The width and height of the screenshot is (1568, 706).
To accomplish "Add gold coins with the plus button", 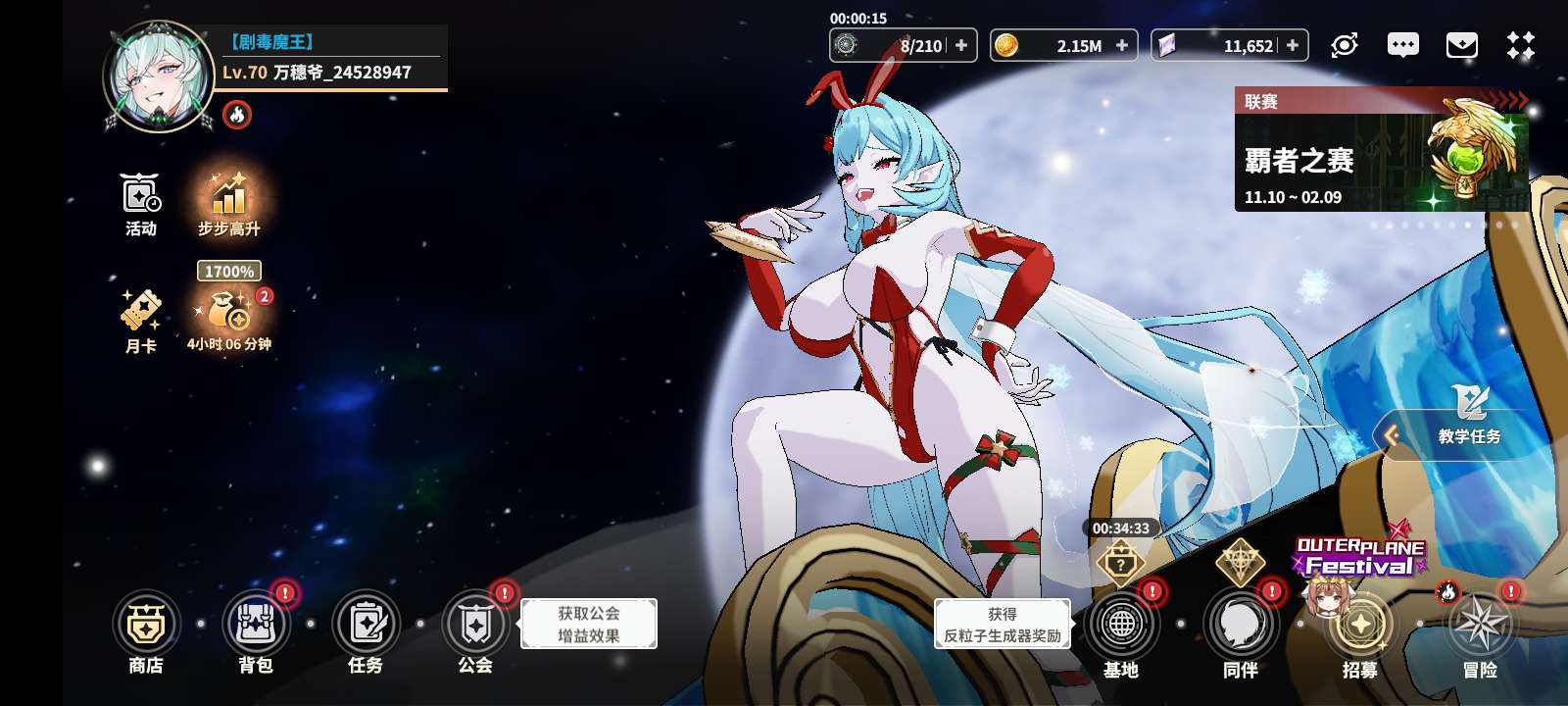I will coord(1122,45).
